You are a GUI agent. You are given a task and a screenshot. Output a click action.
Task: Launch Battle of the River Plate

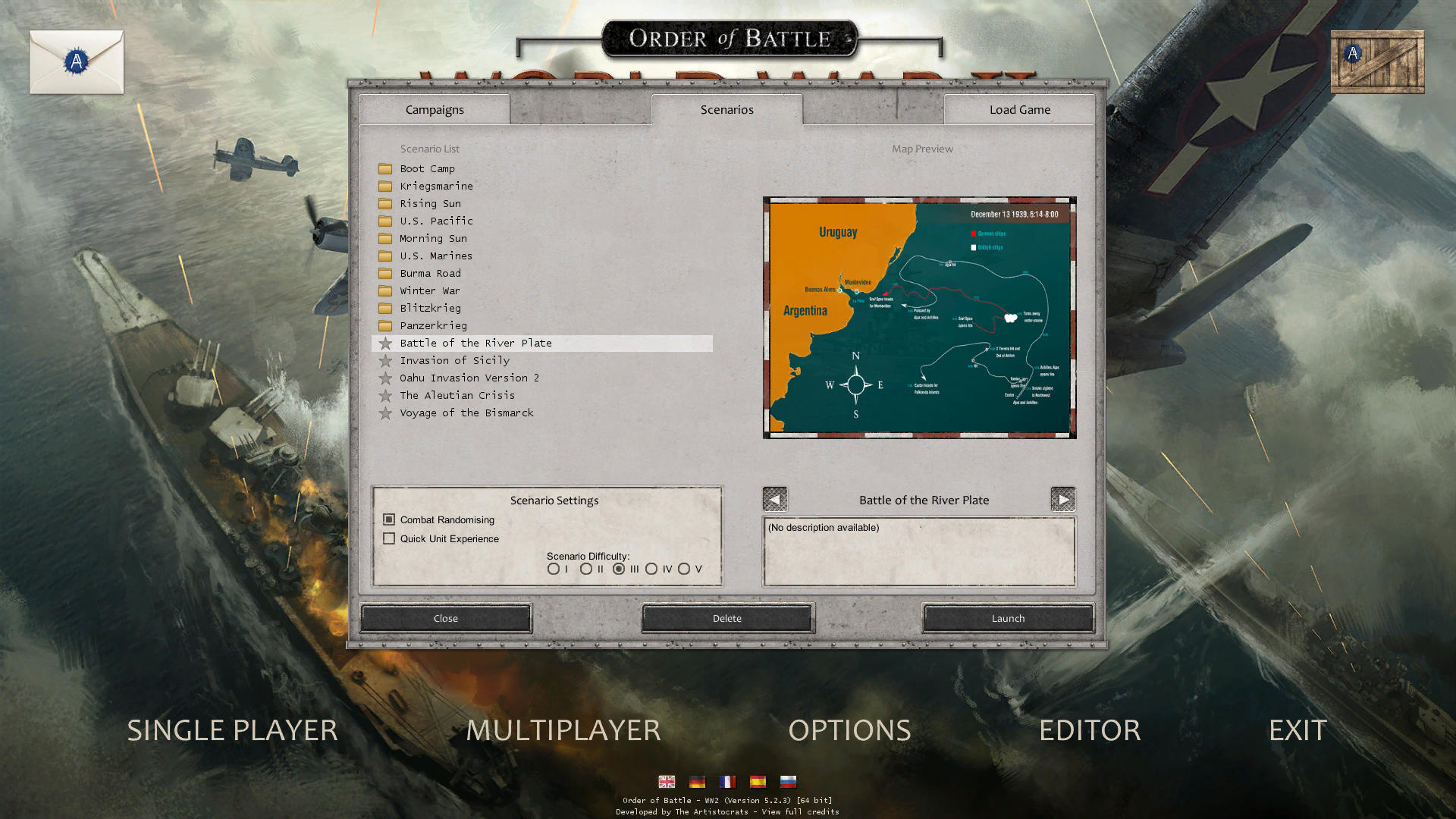(x=1007, y=618)
